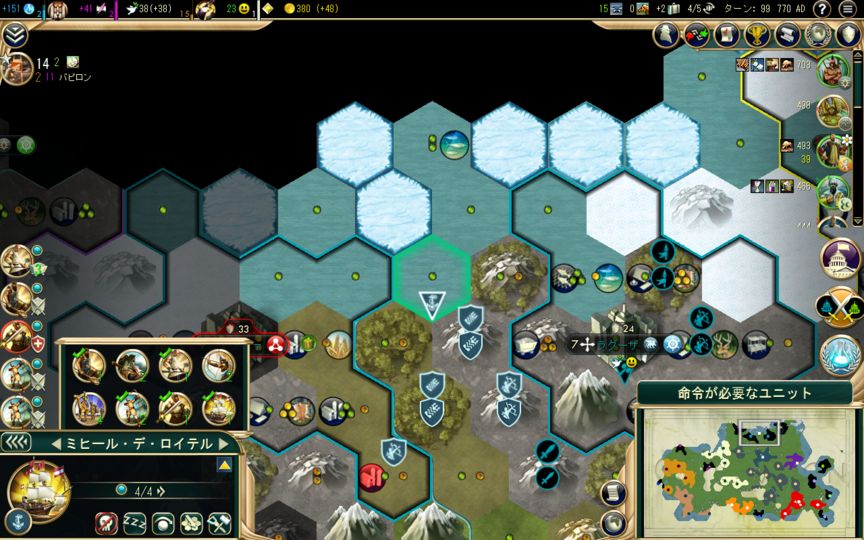Open the trophy victory progress screen
Image resolution: width=864 pixels, height=540 pixels.
761,35
